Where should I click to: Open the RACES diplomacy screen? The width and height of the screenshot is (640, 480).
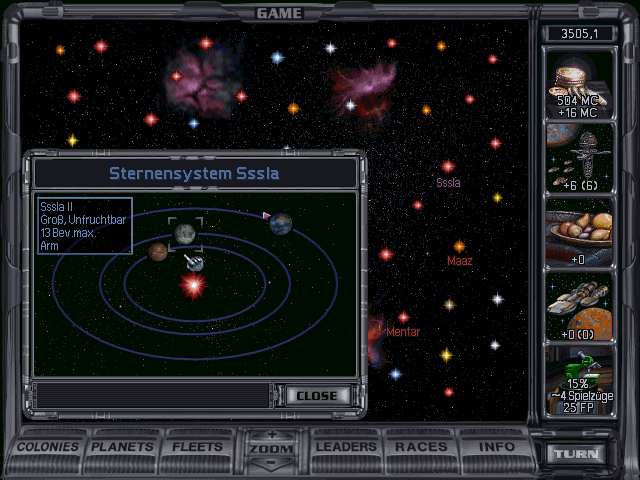[x=421, y=446]
